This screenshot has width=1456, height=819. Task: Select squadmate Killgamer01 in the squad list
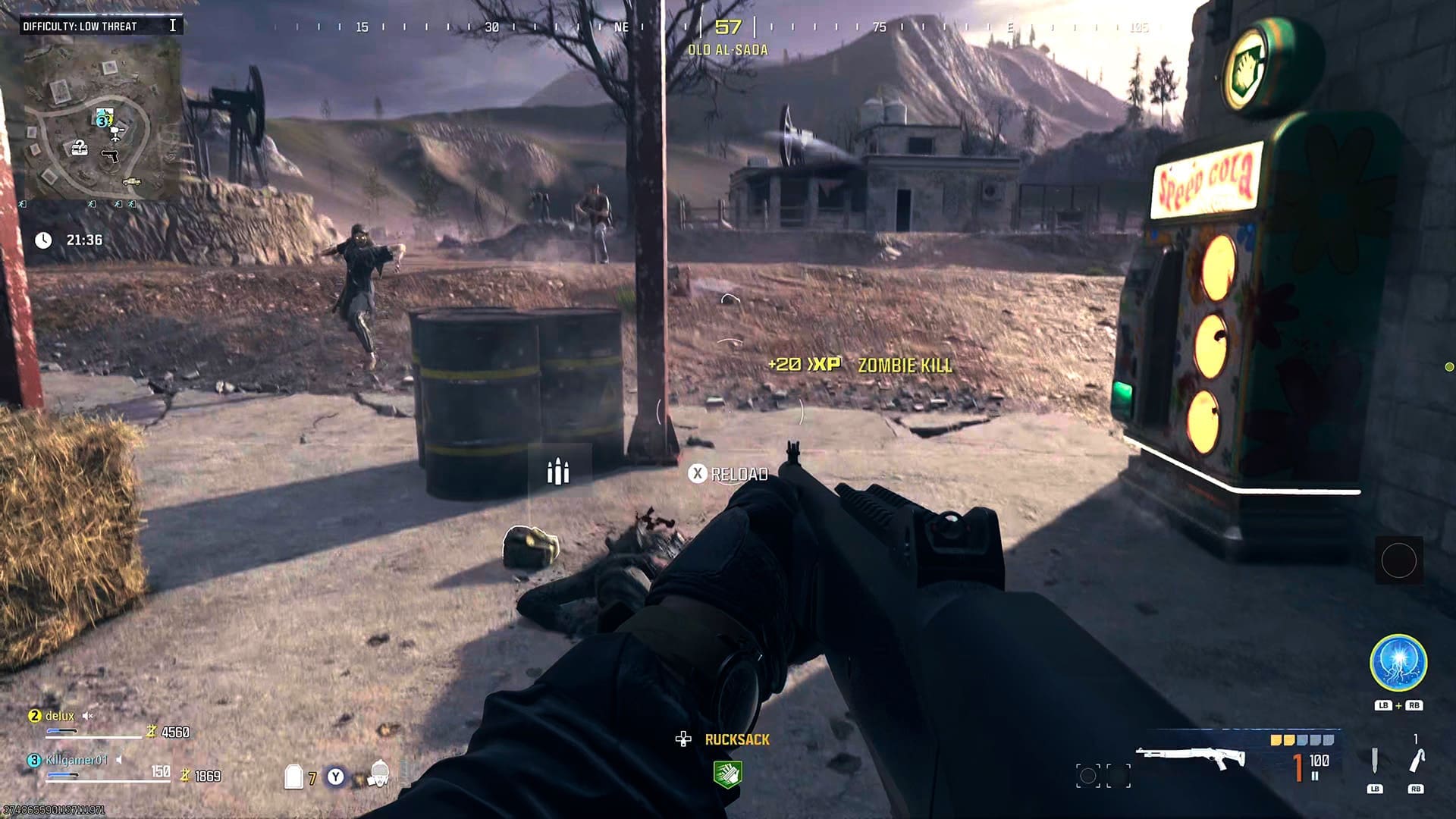coord(76,760)
